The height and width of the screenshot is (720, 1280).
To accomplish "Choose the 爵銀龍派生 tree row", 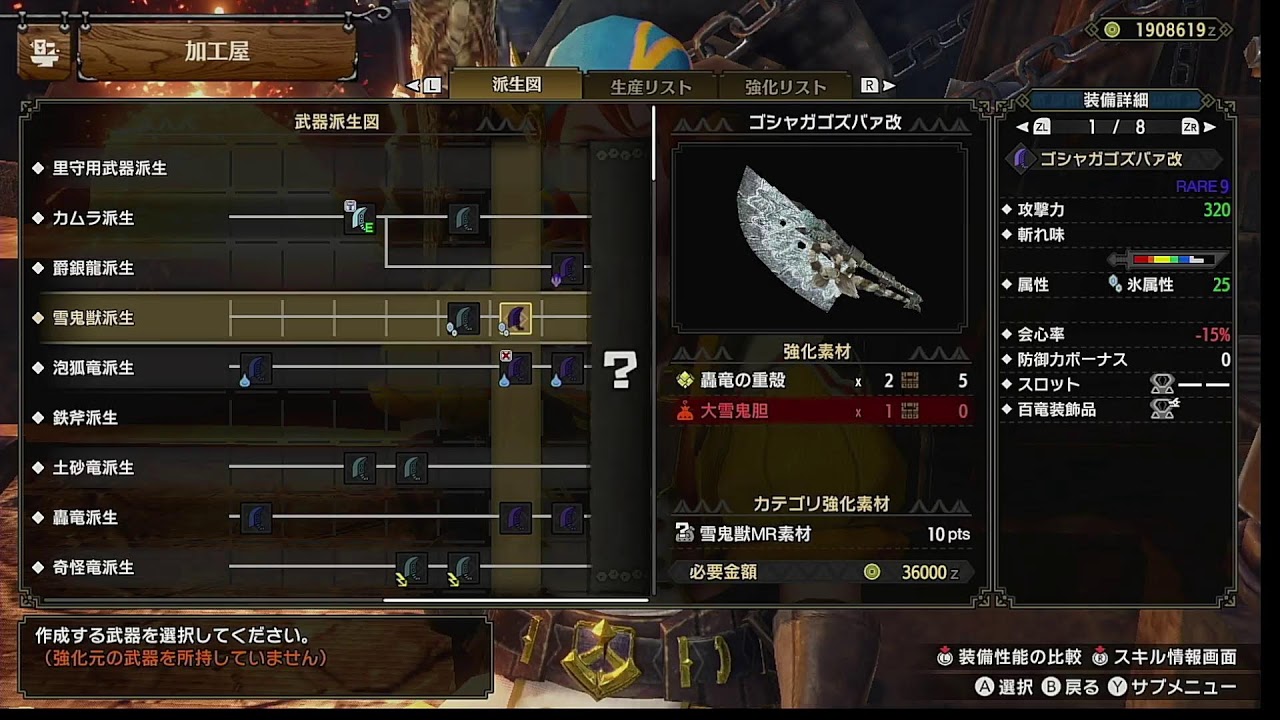I will point(93,268).
